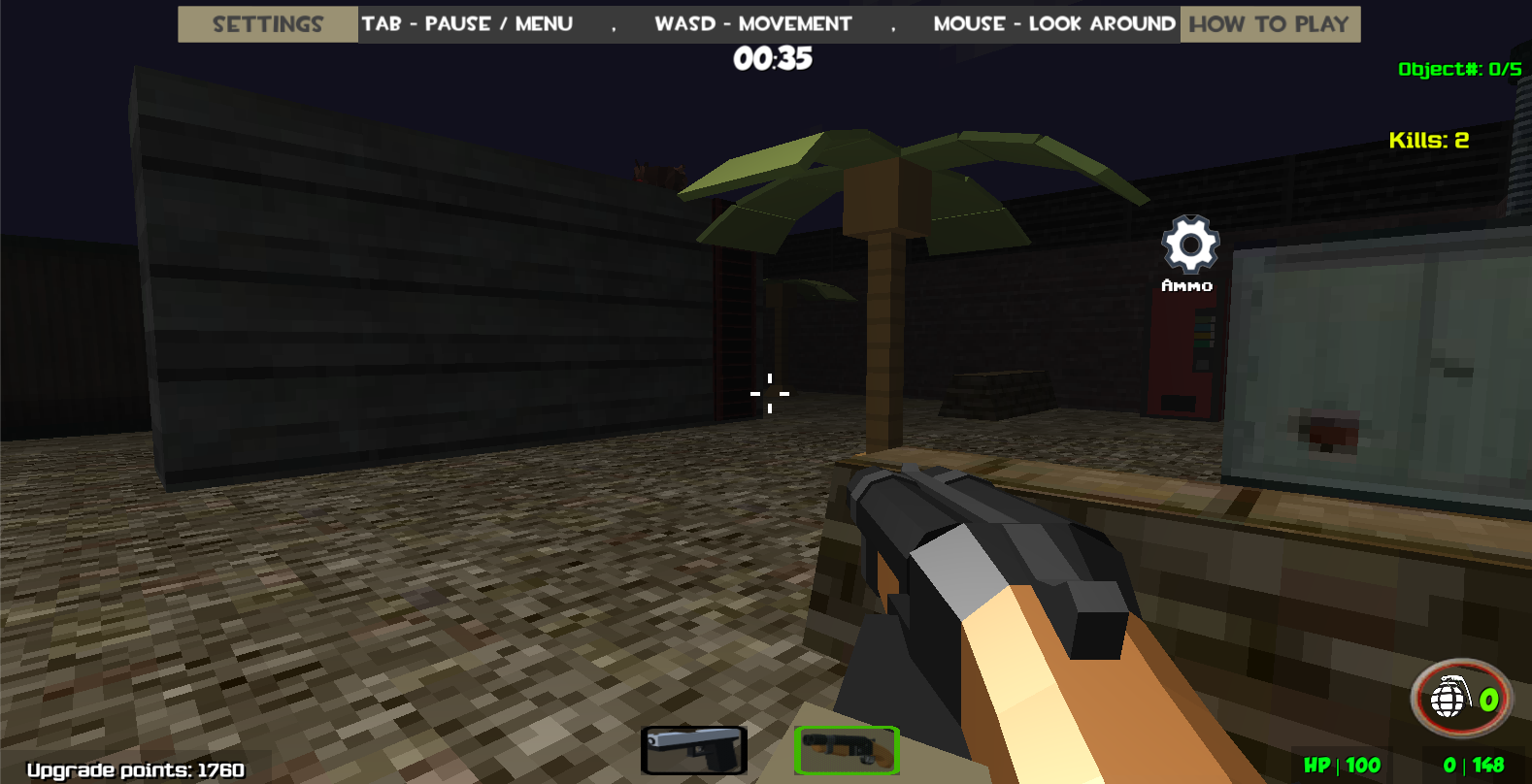Open the How To Play screen
The width and height of the screenshot is (1532, 784).
point(1269,23)
